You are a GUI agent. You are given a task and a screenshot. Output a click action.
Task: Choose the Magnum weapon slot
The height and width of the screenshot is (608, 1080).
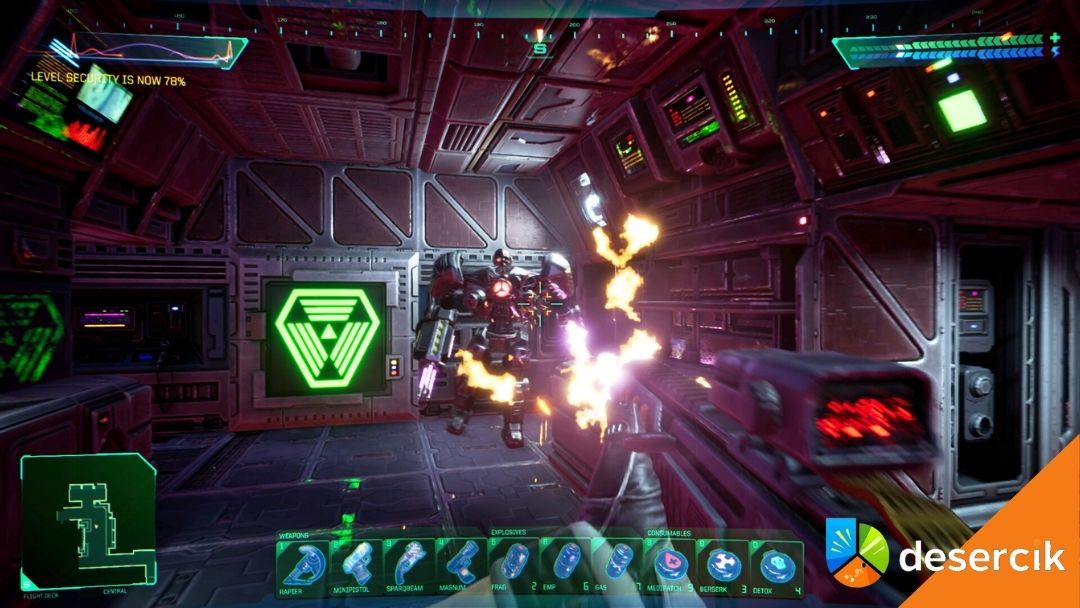tap(461, 565)
